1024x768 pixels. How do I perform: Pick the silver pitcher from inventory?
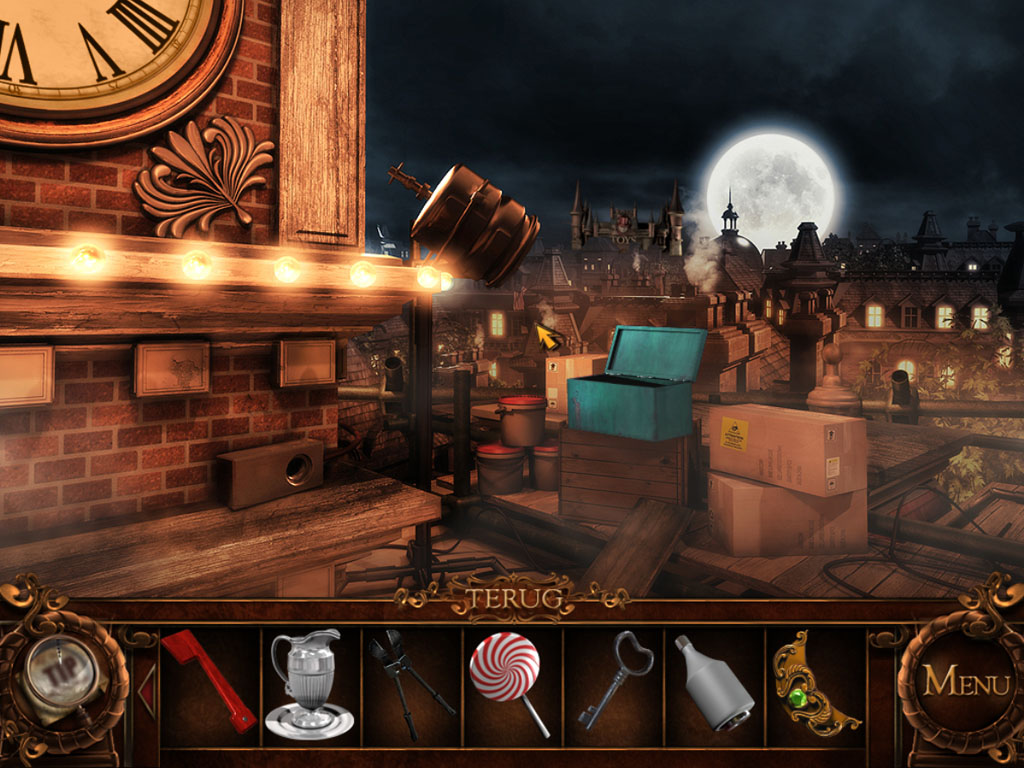(x=307, y=683)
